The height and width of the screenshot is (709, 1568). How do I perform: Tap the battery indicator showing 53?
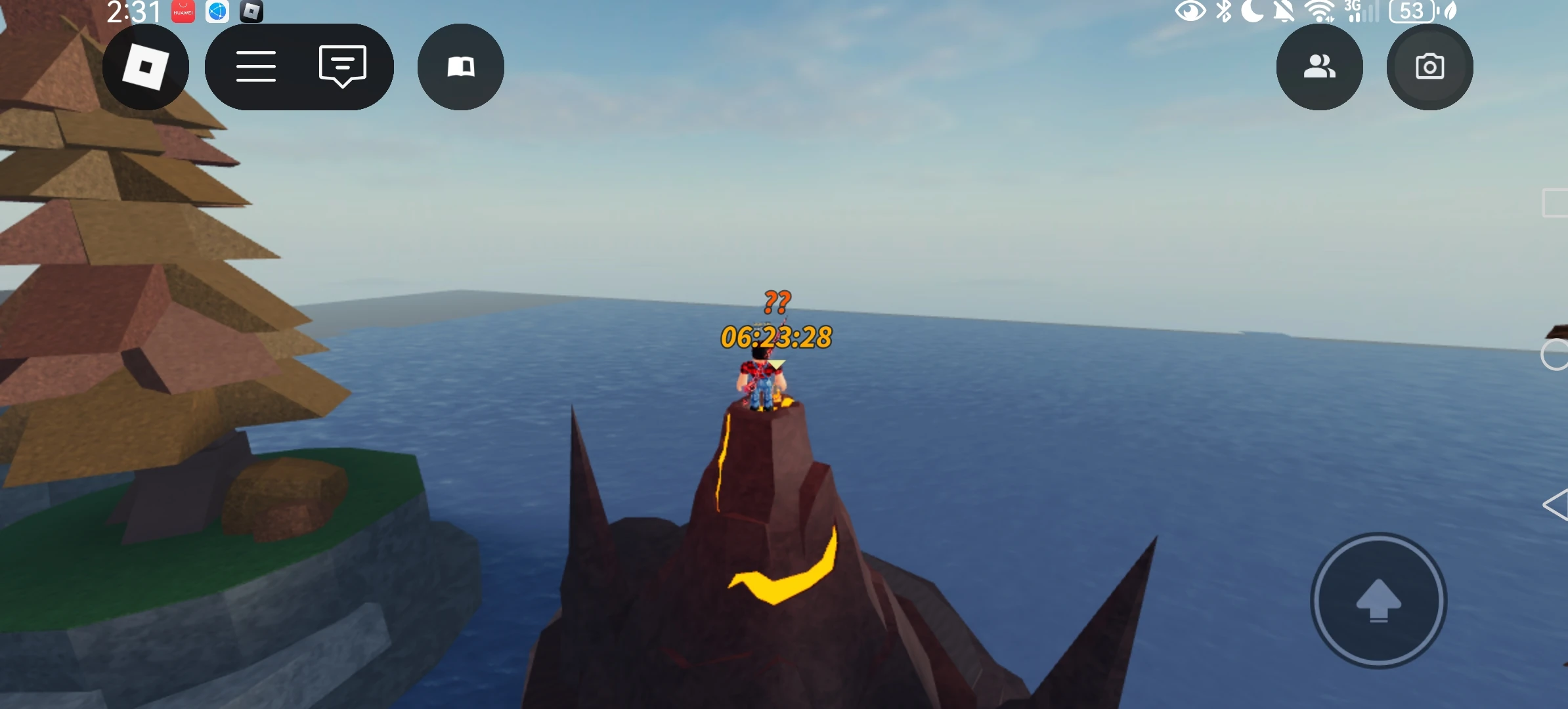(x=1410, y=11)
